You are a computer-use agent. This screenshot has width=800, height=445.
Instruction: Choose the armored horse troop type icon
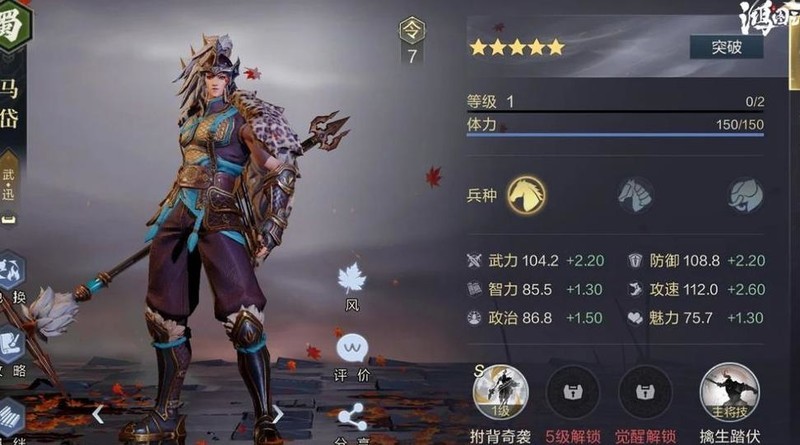point(635,194)
